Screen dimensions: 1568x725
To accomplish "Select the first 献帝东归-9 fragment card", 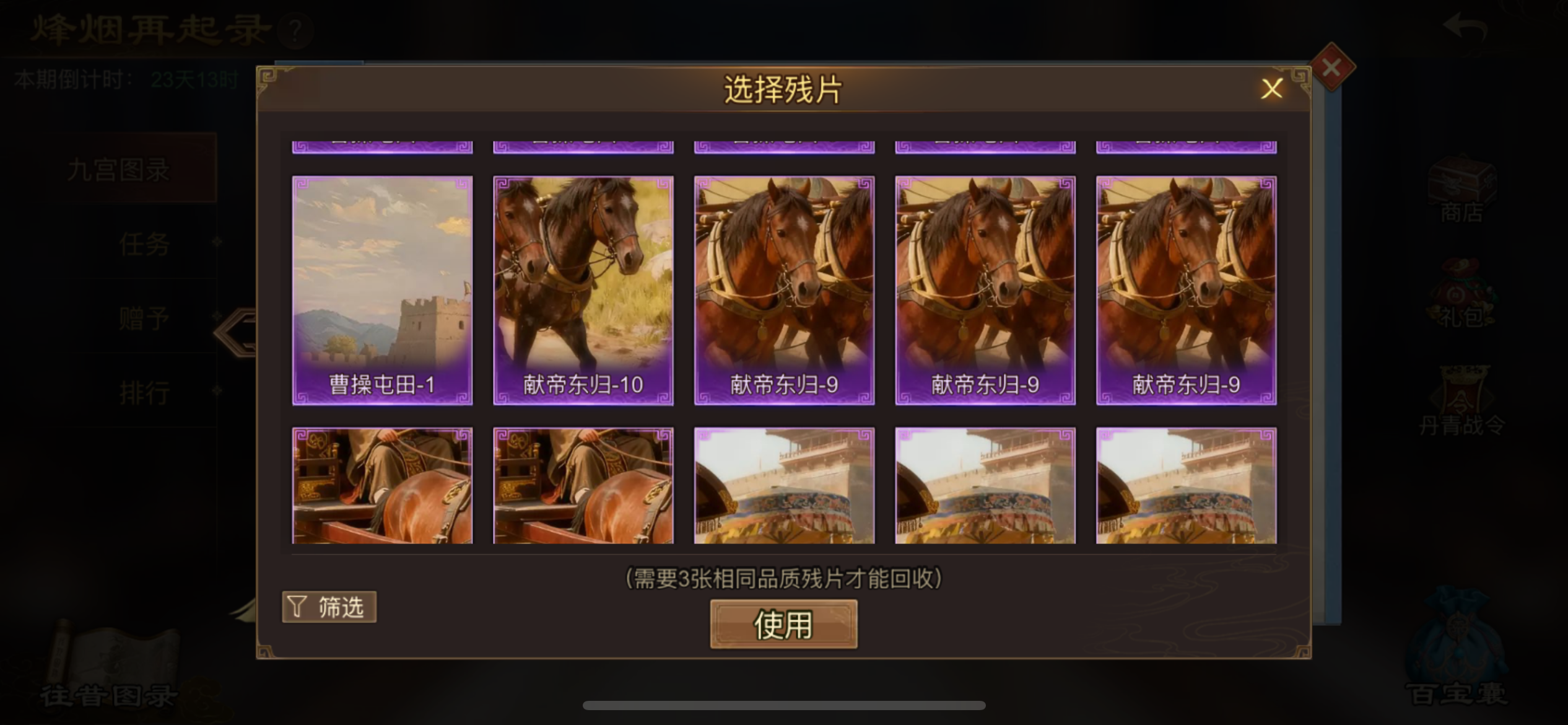I will click(x=783, y=289).
